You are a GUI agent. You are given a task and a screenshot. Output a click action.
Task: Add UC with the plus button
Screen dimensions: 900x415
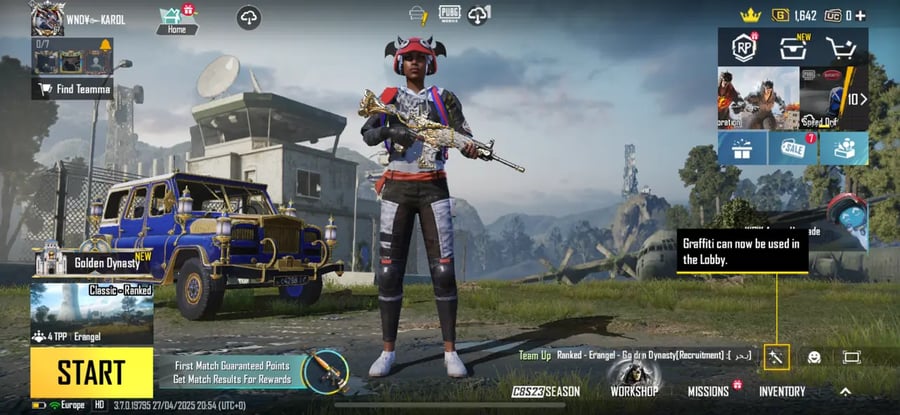coord(860,15)
